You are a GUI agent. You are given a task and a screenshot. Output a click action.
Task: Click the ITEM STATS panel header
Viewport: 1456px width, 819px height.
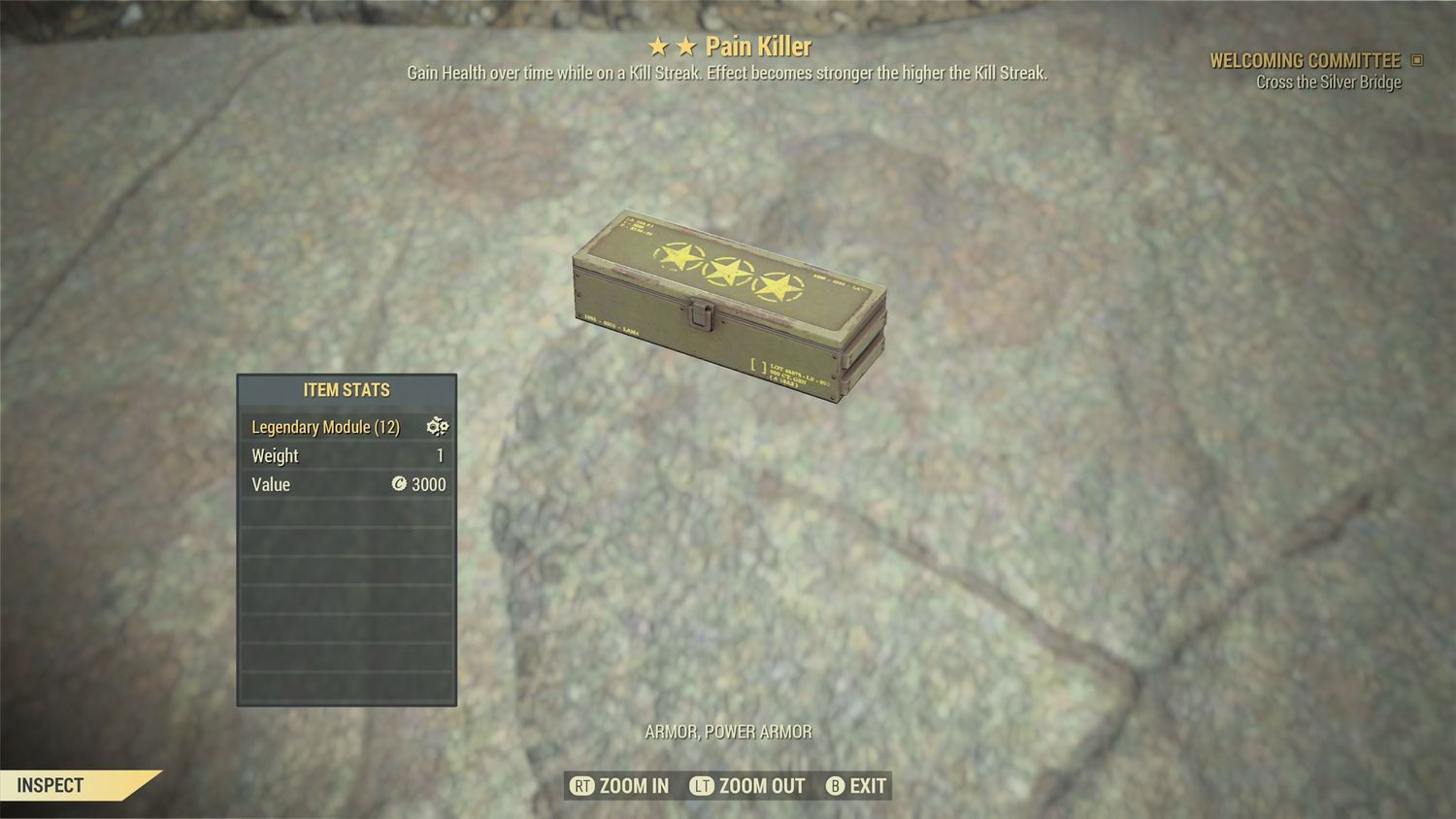pos(347,390)
